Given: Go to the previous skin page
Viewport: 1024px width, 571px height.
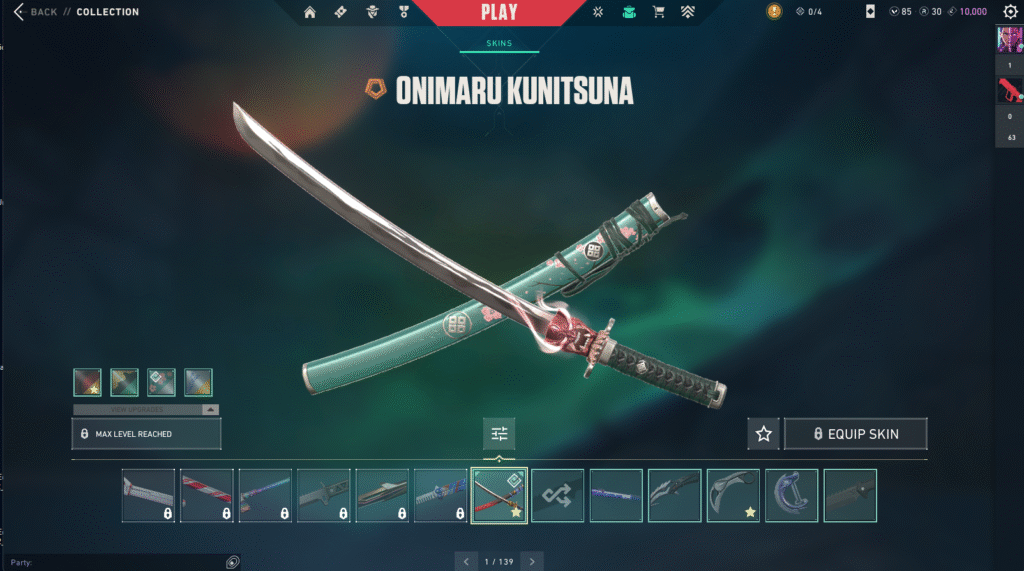Looking at the screenshot, I should pyautogui.click(x=466, y=562).
